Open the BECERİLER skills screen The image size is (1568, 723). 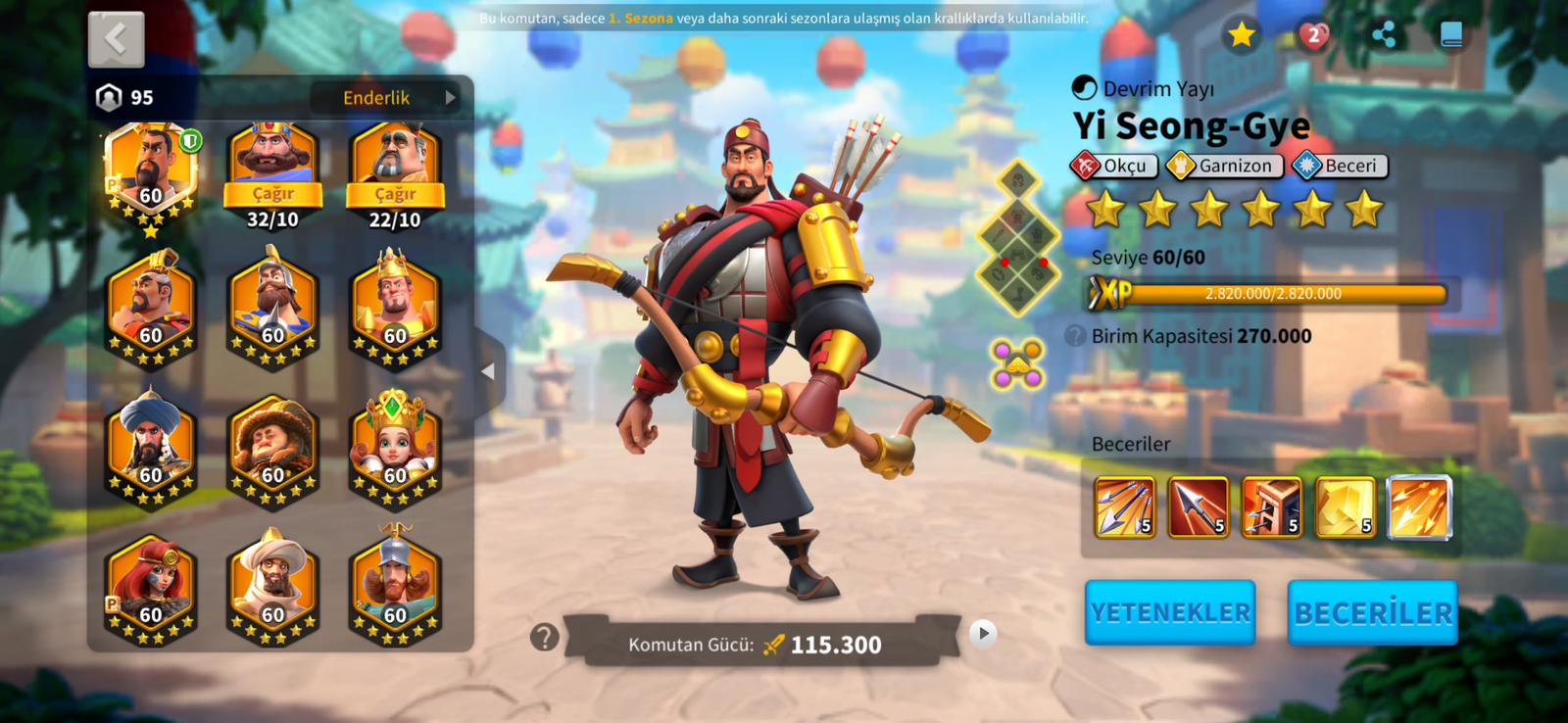click(1372, 612)
